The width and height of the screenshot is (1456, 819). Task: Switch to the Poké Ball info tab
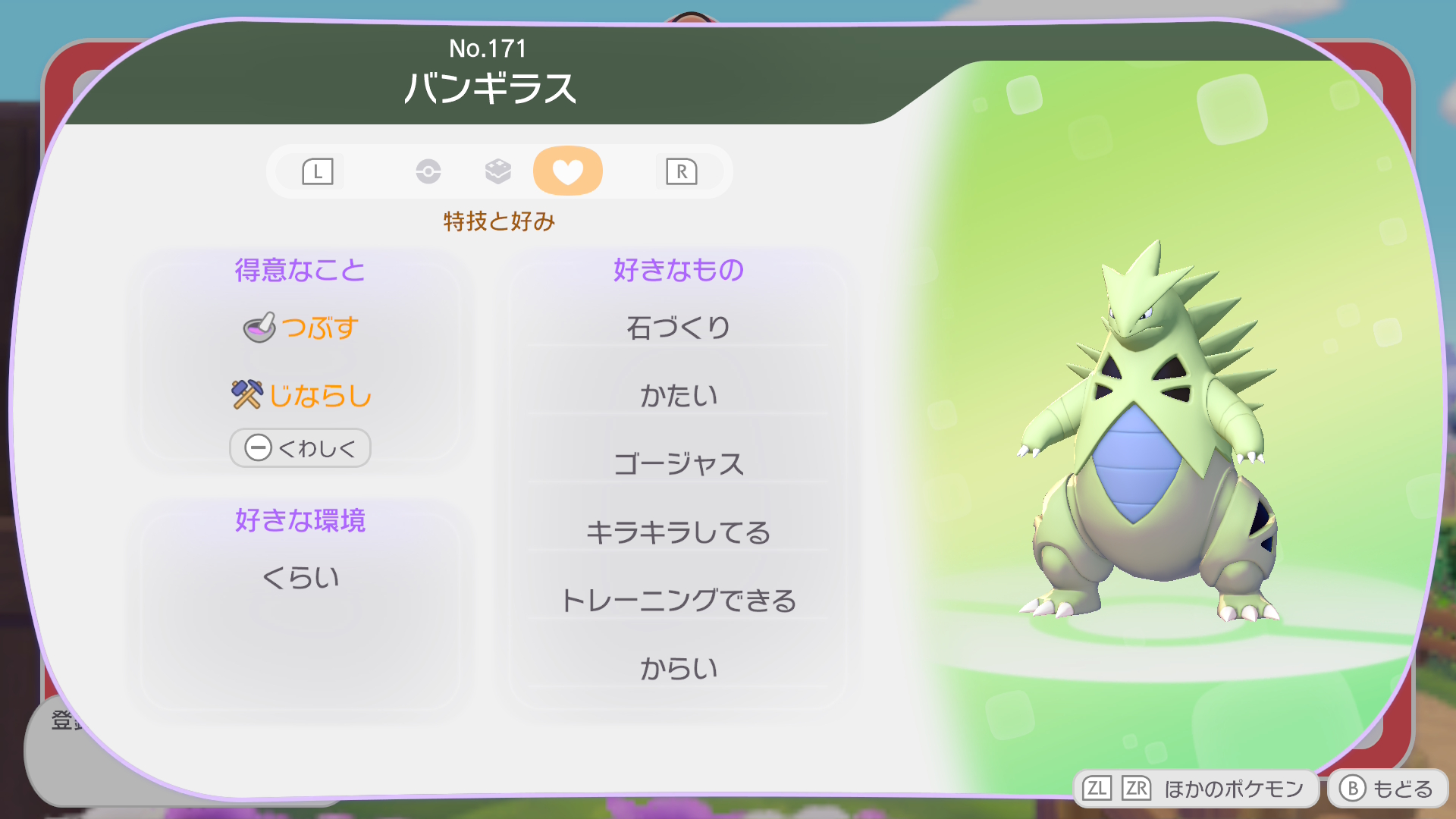click(428, 171)
